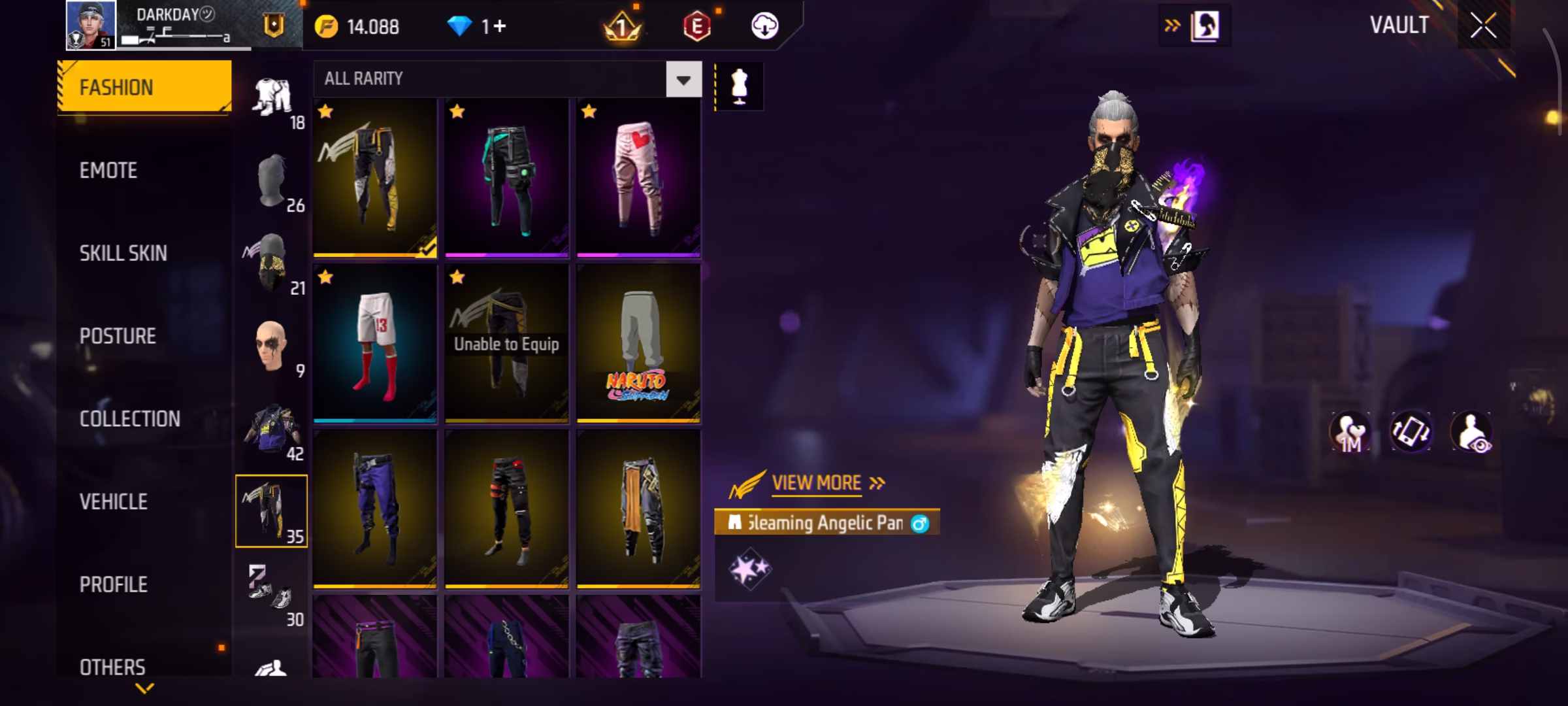Open the Collection section
This screenshot has height=706, width=1568.
tap(129, 419)
